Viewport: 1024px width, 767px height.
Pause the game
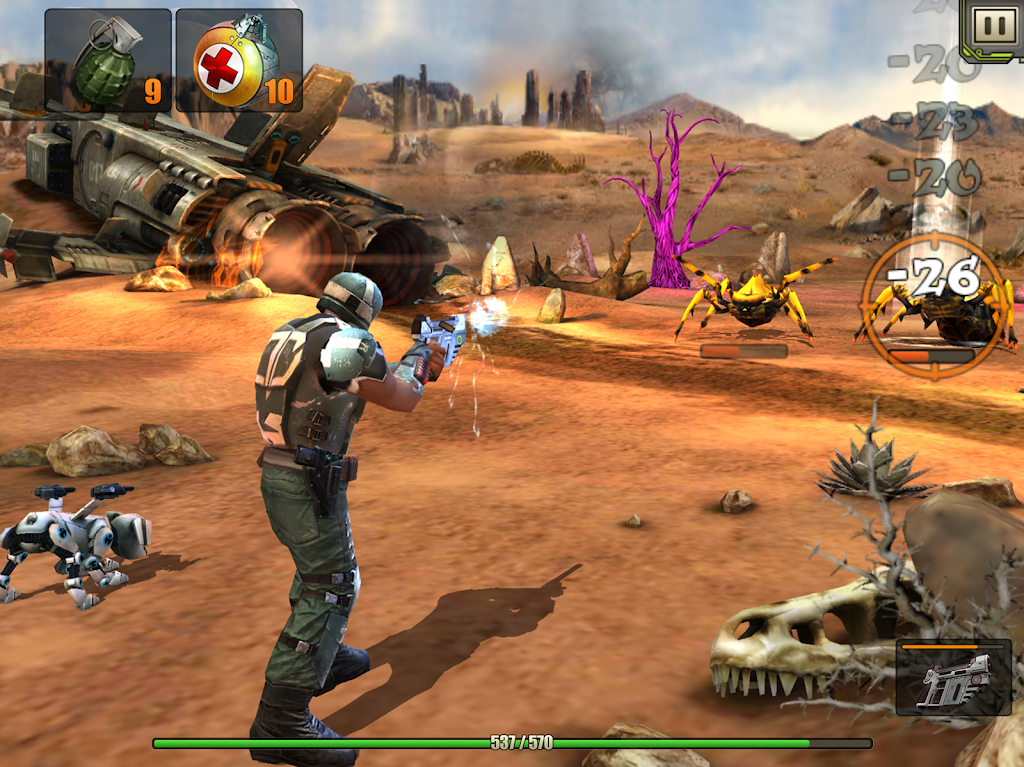coord(994,26)
